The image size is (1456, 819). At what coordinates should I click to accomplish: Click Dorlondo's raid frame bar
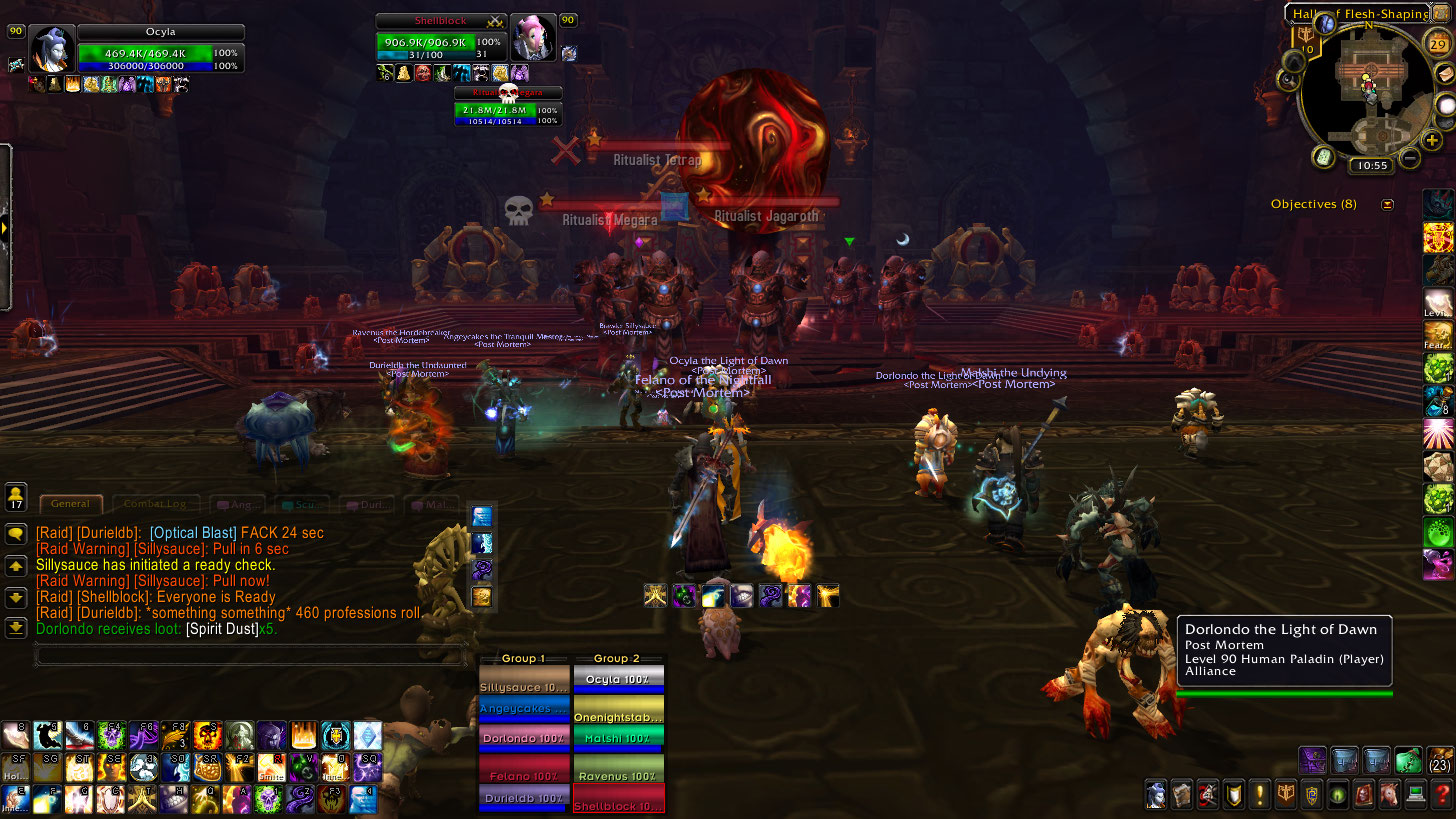point(524,738)
